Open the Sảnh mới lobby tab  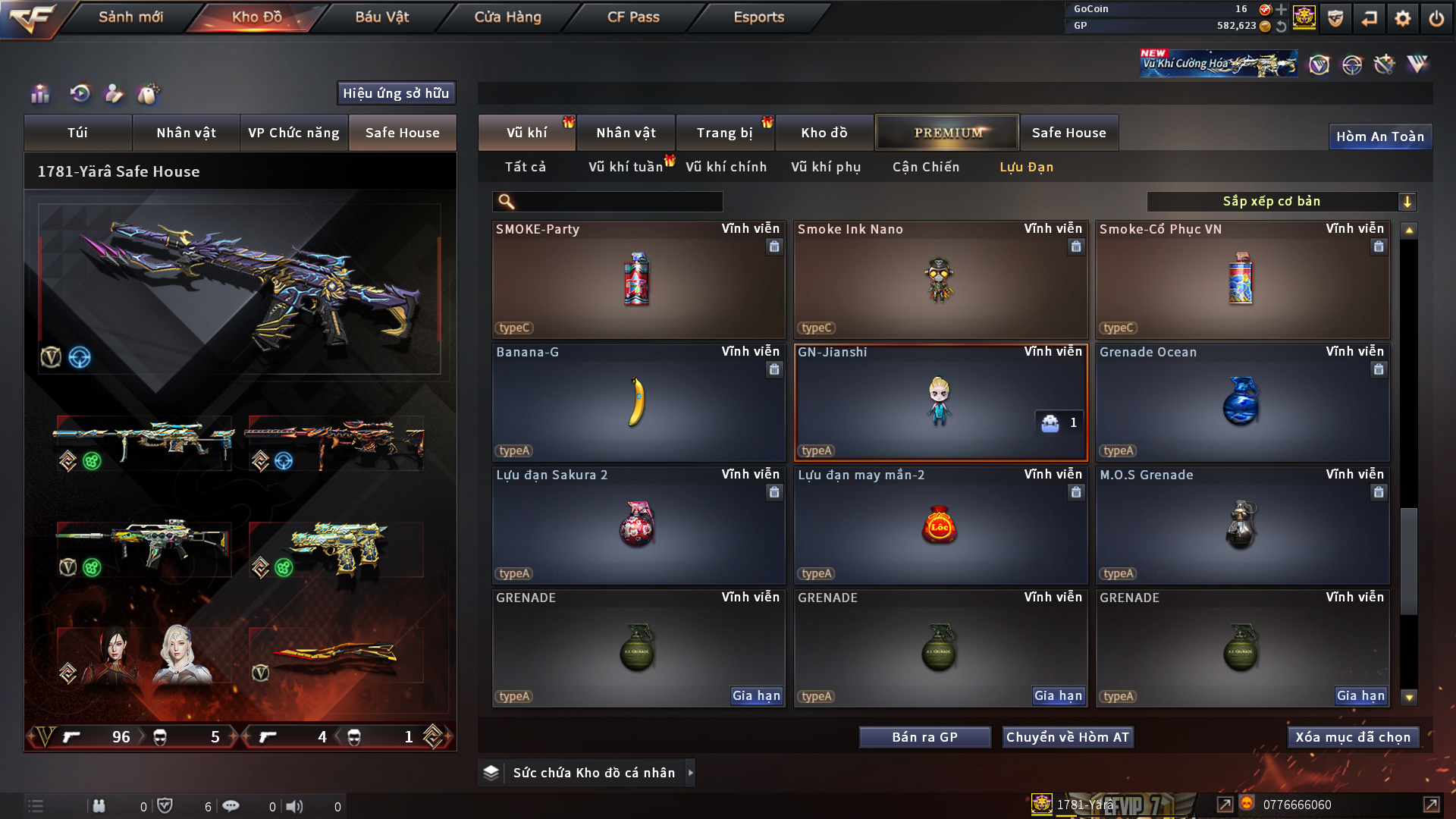point(130,17)
